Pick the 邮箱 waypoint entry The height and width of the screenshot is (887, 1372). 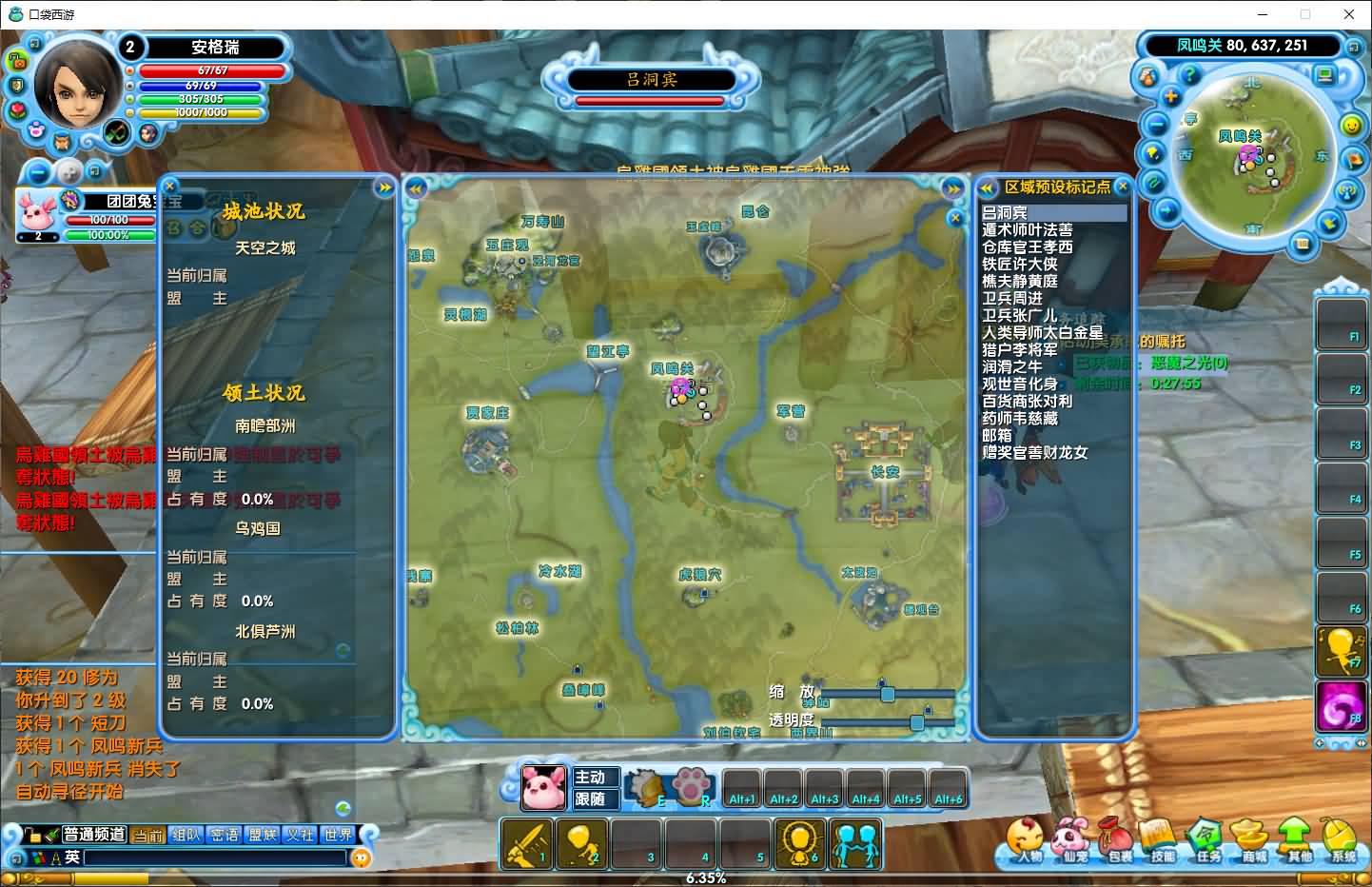(x=997, y=436)
